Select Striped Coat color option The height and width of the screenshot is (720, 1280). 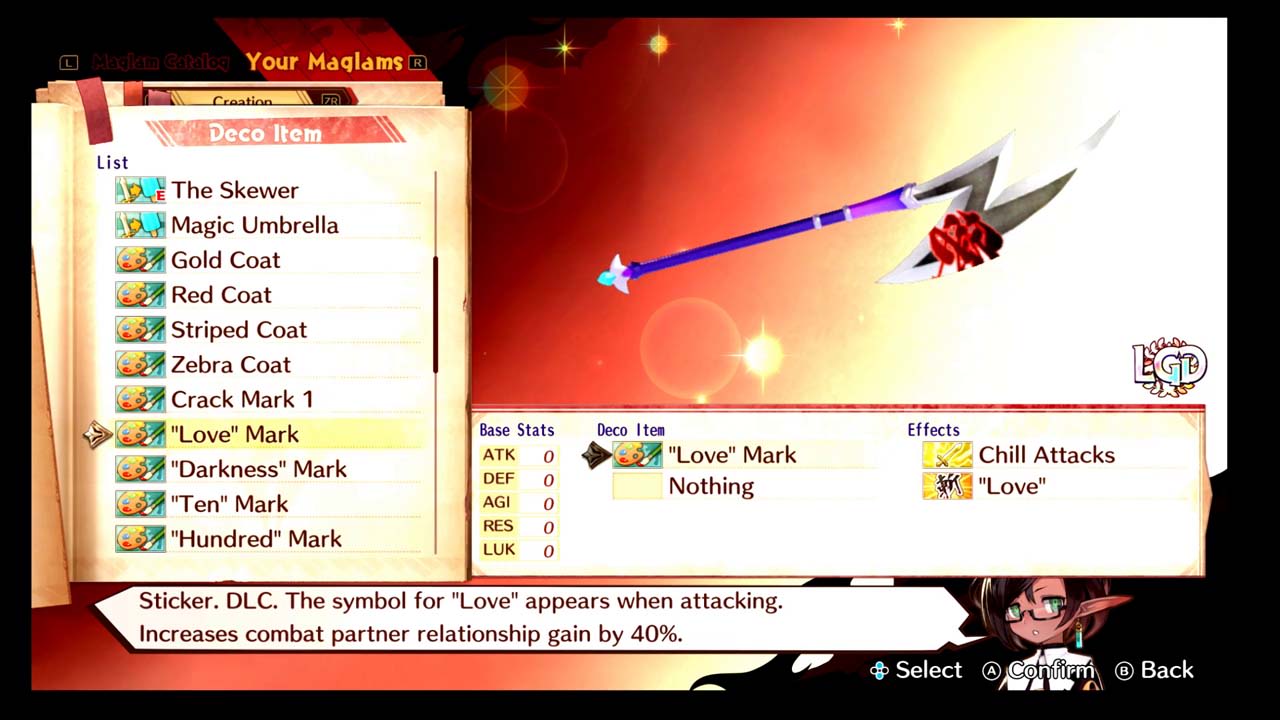click(x=238, y=329)
